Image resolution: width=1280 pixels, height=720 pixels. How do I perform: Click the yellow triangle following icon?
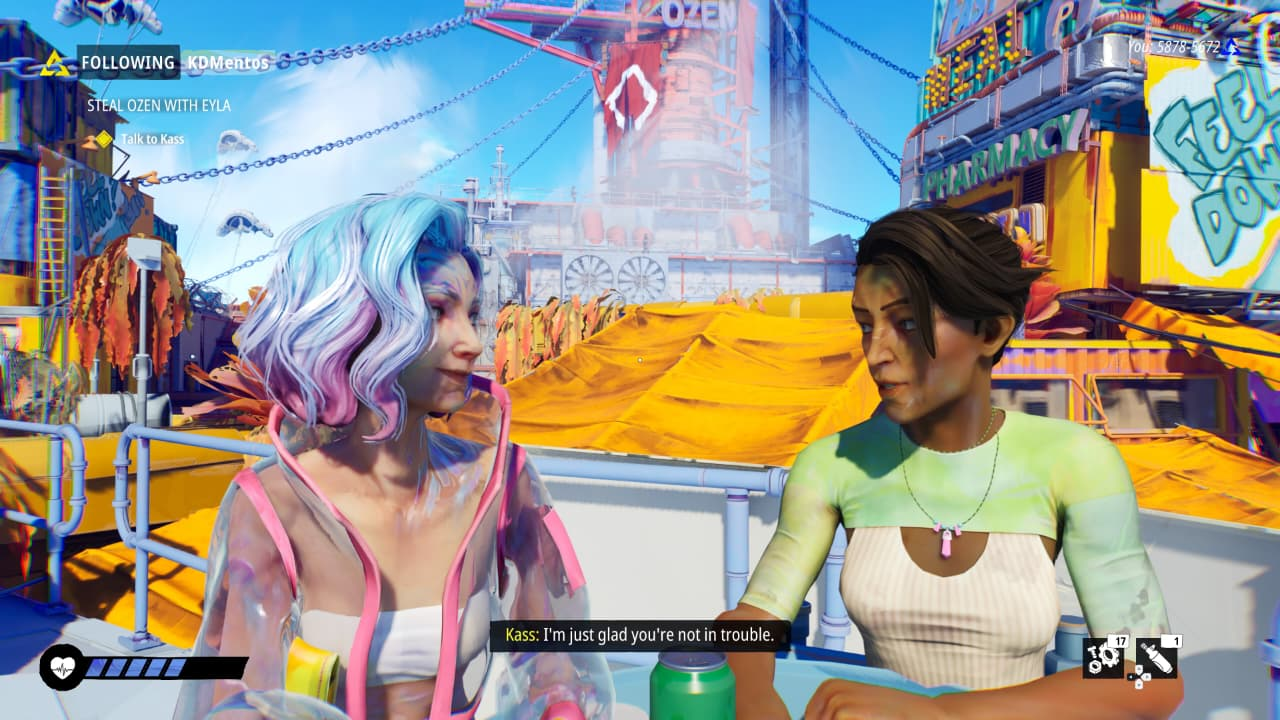[56, 63]
